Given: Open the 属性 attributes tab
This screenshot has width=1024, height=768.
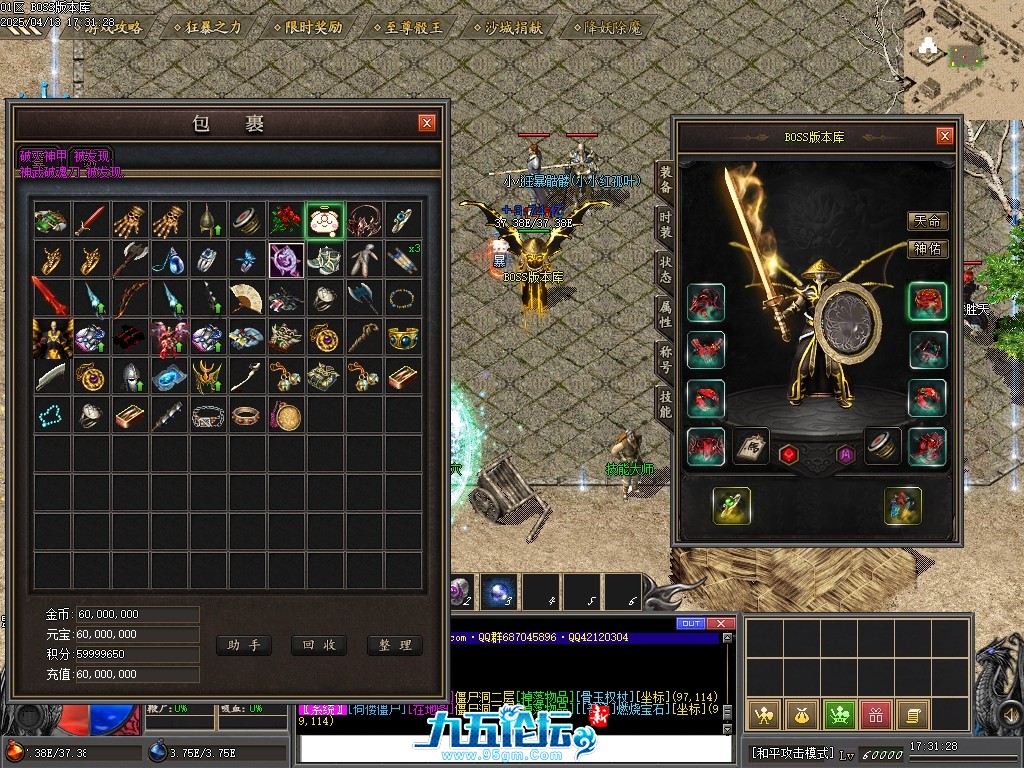Looking at the screenshot, I should click(665, 316).
